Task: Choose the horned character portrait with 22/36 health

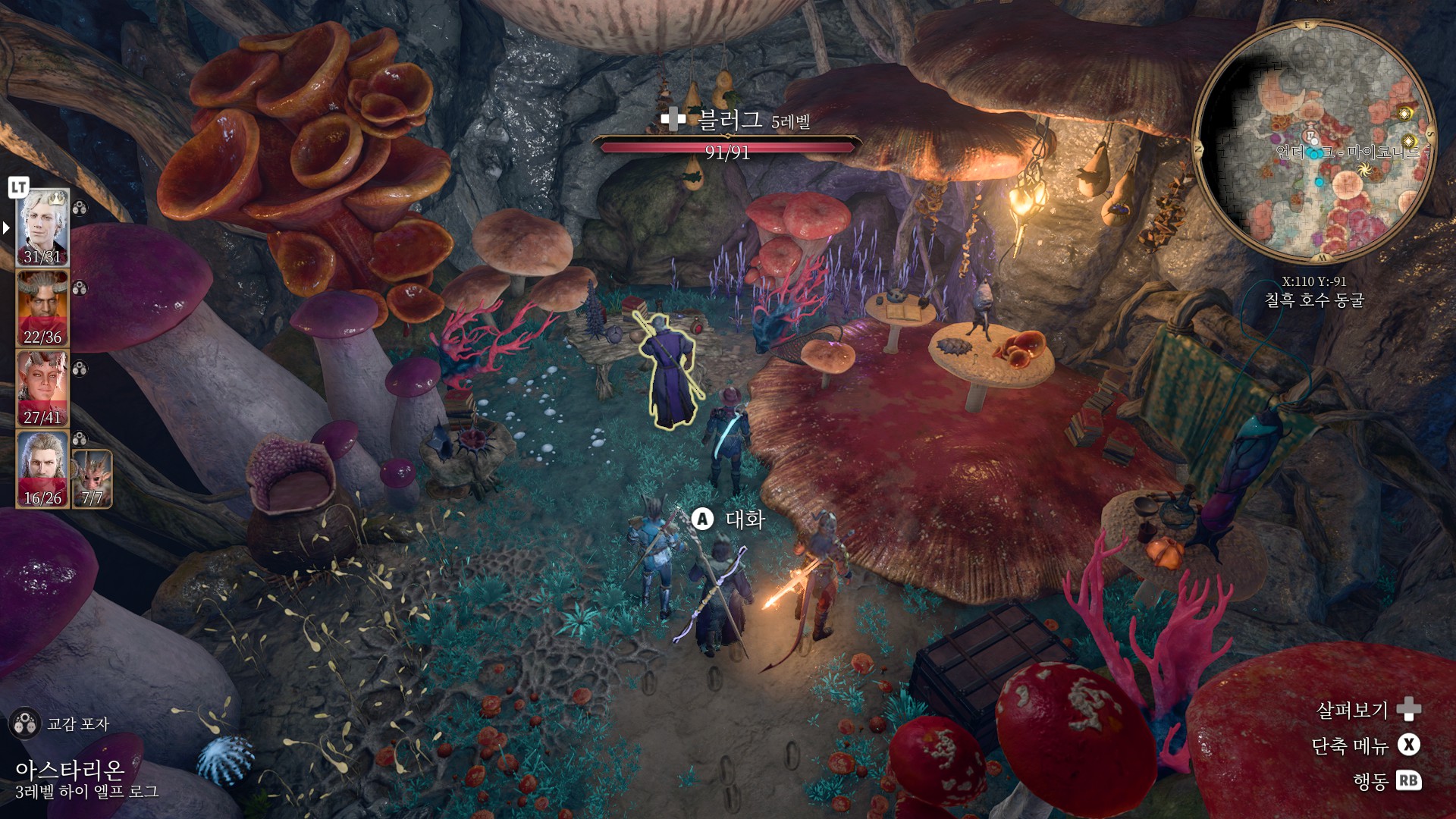Action: pos(42,309)
